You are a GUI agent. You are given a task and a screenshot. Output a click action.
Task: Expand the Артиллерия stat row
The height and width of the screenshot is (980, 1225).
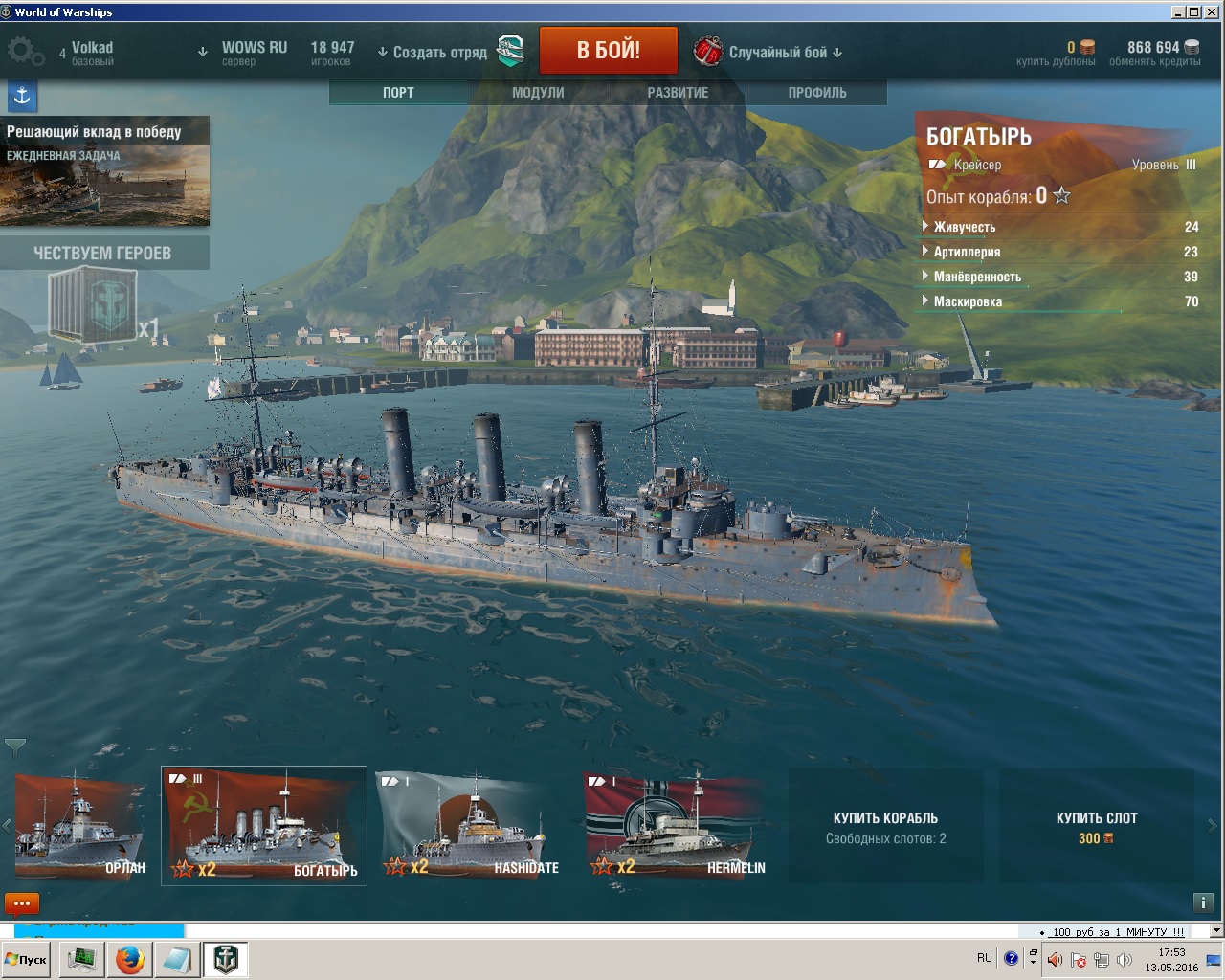(x=967, y=252)
